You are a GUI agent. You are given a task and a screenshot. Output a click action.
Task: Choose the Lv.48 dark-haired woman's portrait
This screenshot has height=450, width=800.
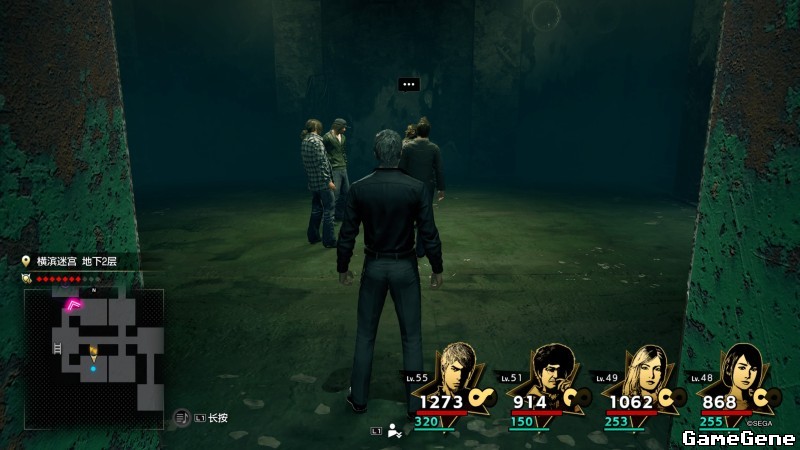click(x=737, y=372)
